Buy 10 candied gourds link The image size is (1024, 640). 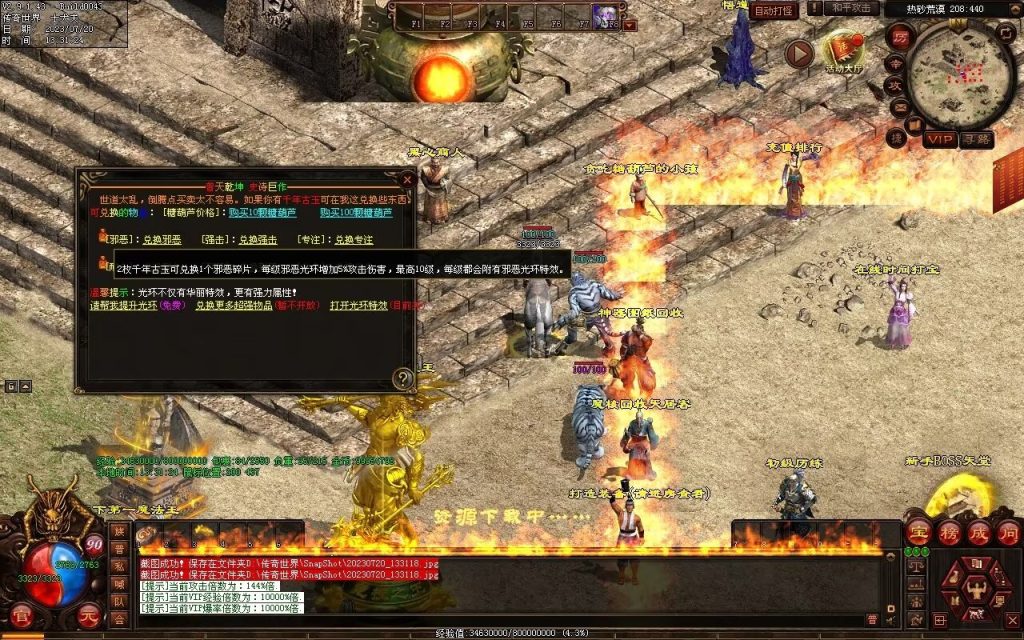(x=260, y=213)
